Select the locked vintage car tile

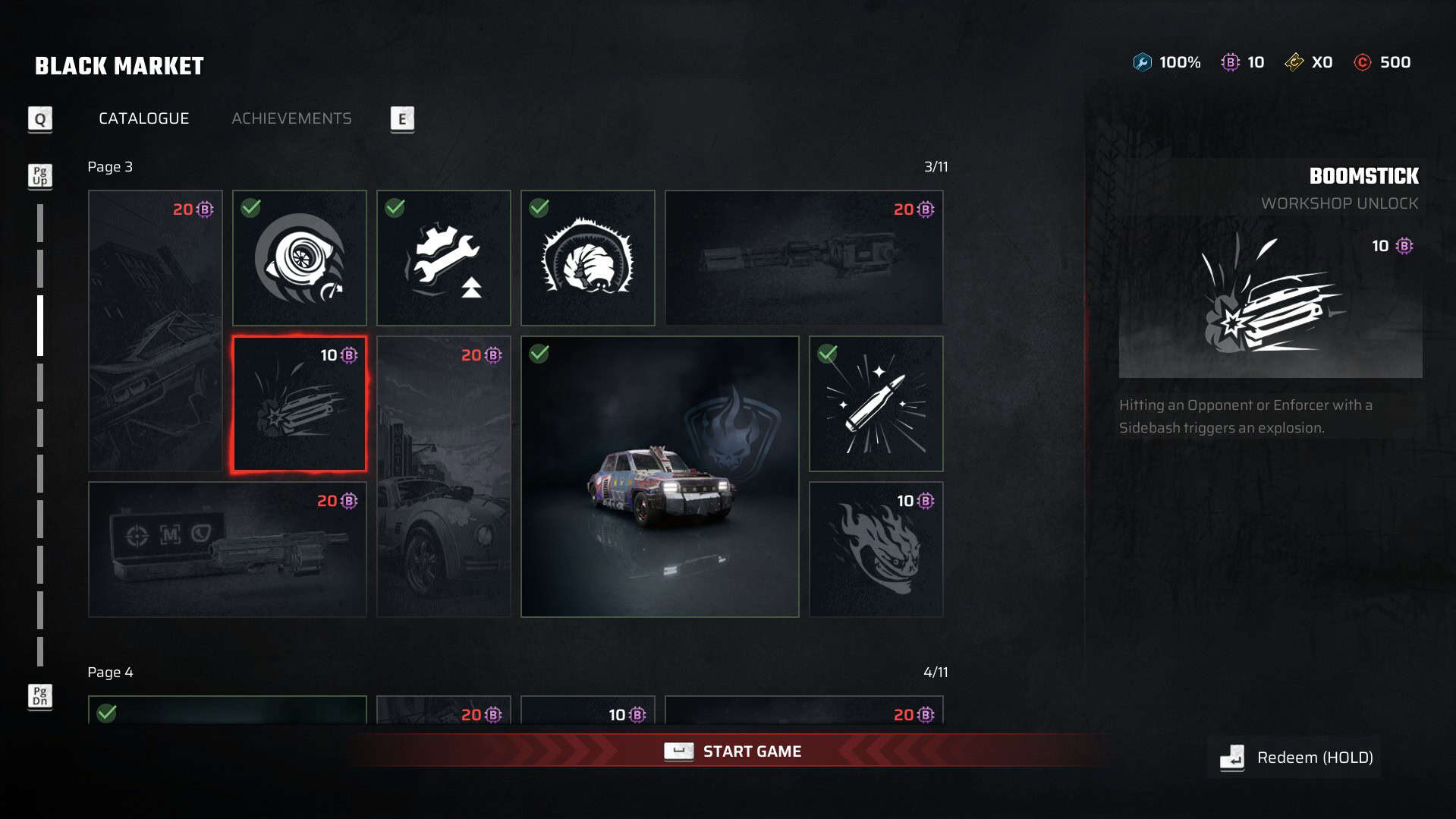pyautogui.click(x=443, y=476)
